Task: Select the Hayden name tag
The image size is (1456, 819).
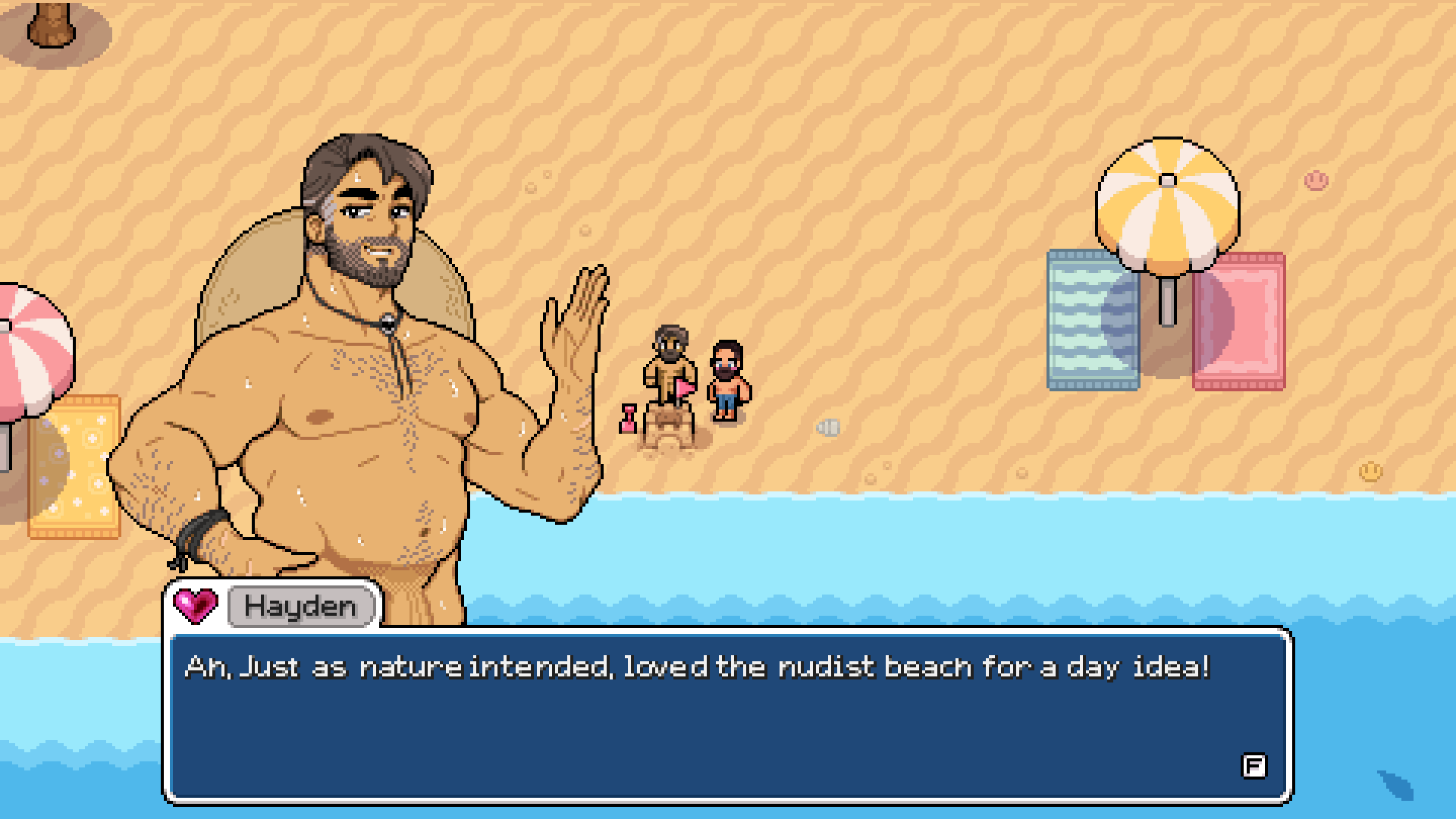Action: pos(301,606)
